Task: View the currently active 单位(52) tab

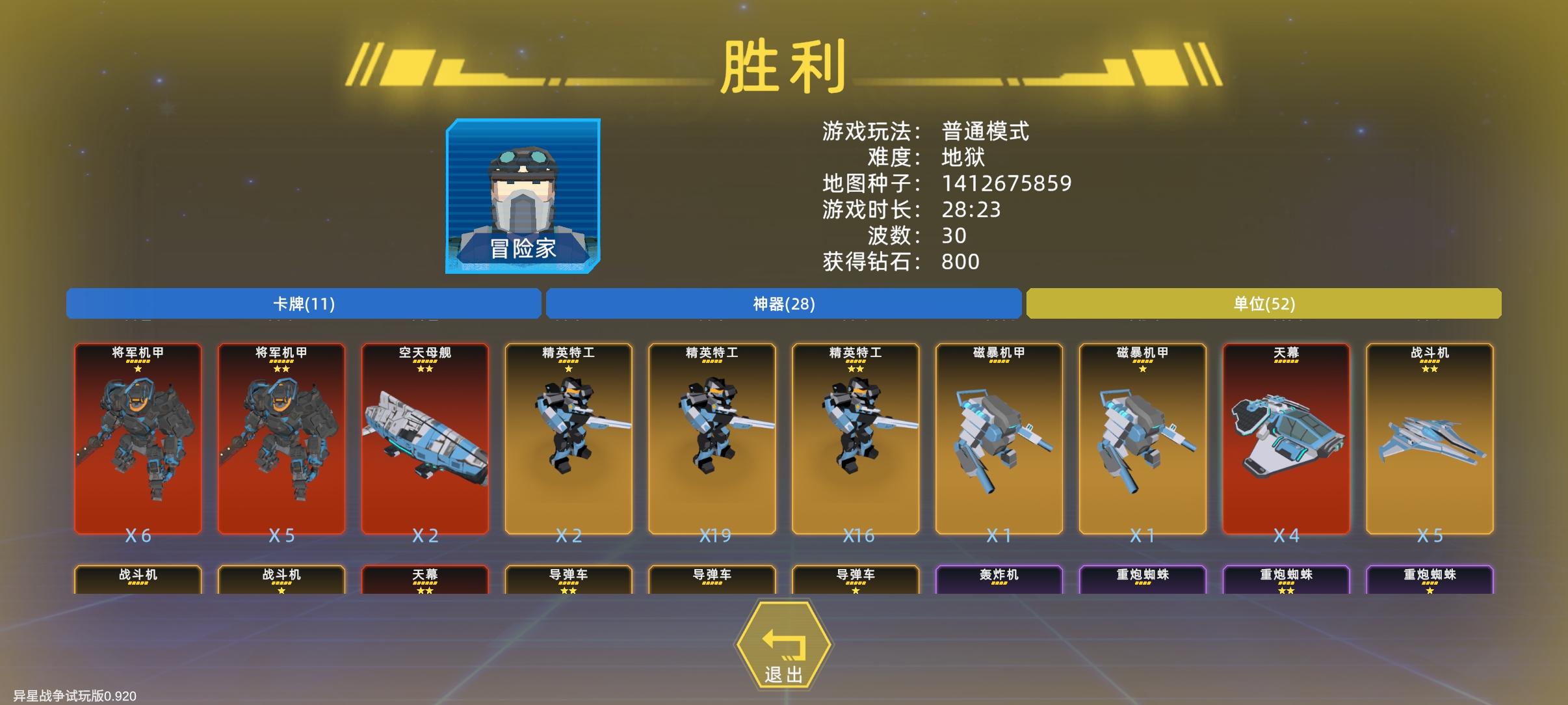Action: (1264, 303)
